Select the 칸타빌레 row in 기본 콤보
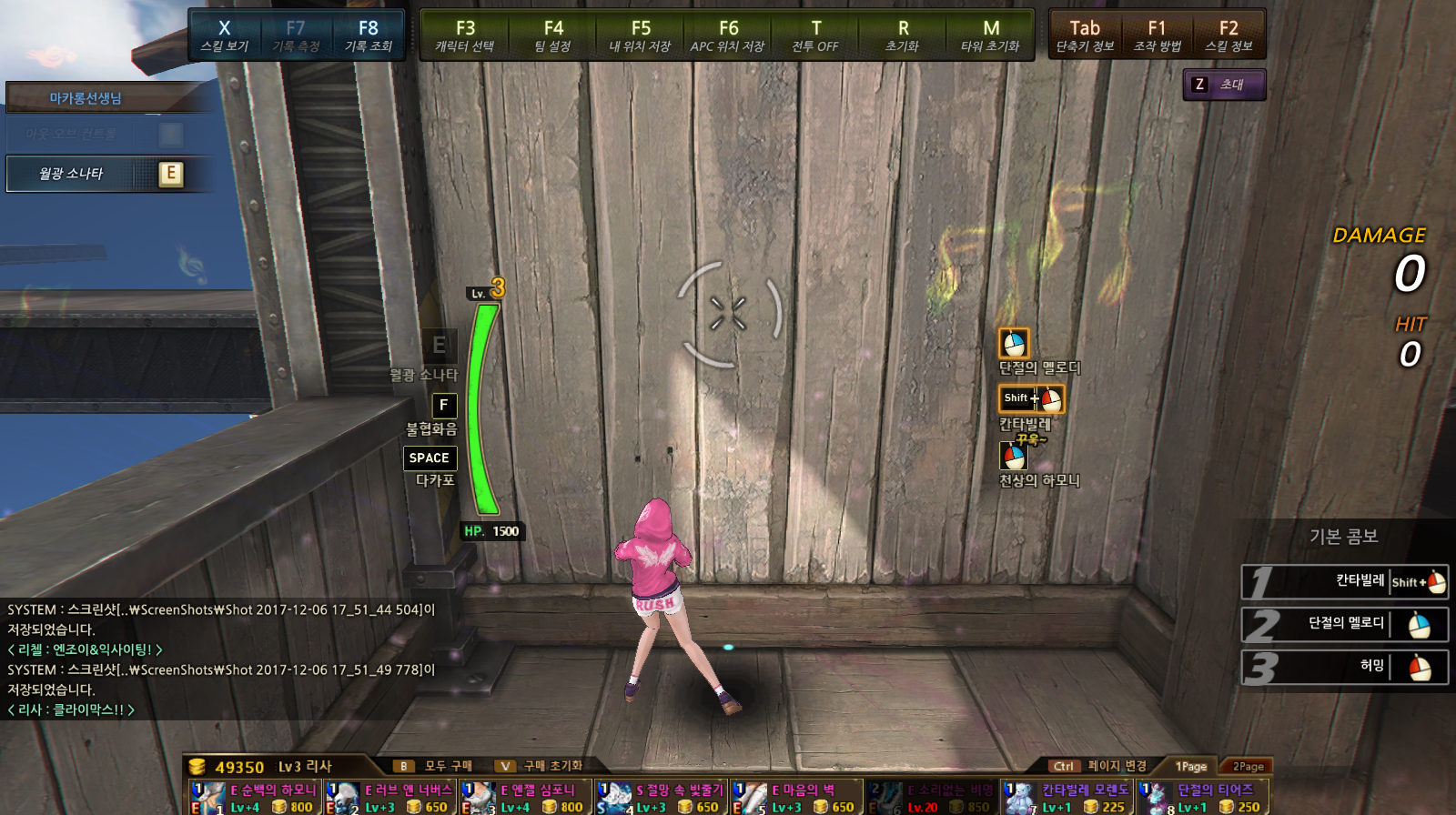Image resolution: width=1456 pixels, height=815 pixels. coord(1344,581)
